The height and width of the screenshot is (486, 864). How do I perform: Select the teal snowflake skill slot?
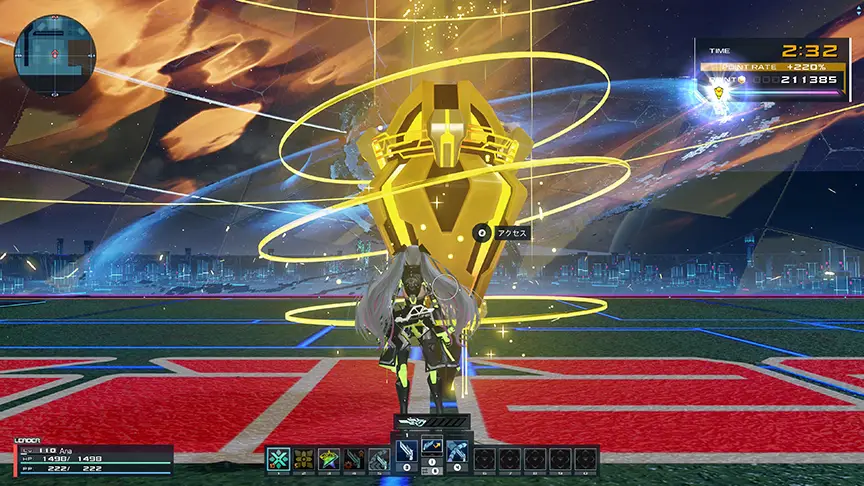(x=279, y=459)
